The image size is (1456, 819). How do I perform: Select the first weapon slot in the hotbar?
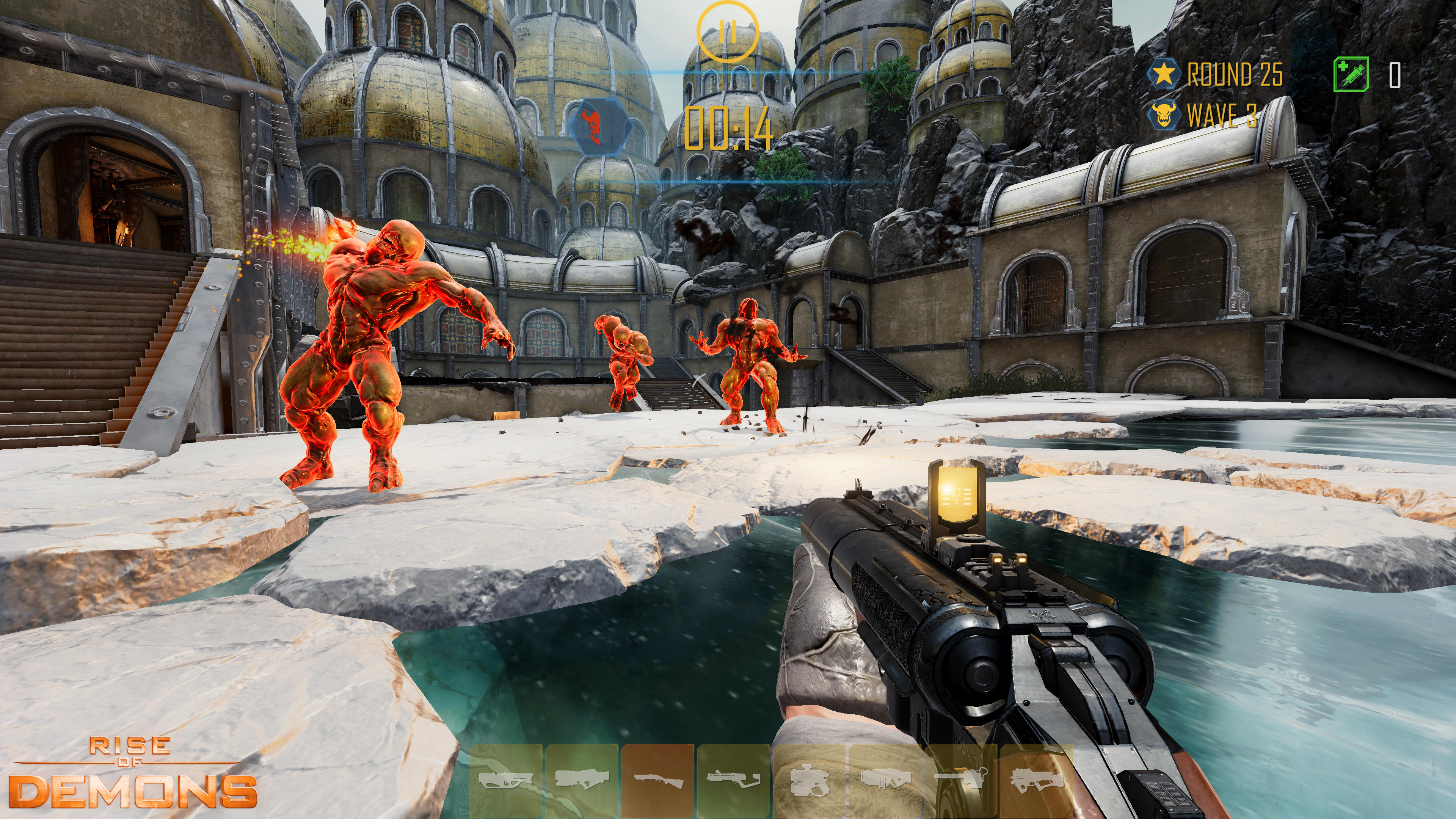506,781
